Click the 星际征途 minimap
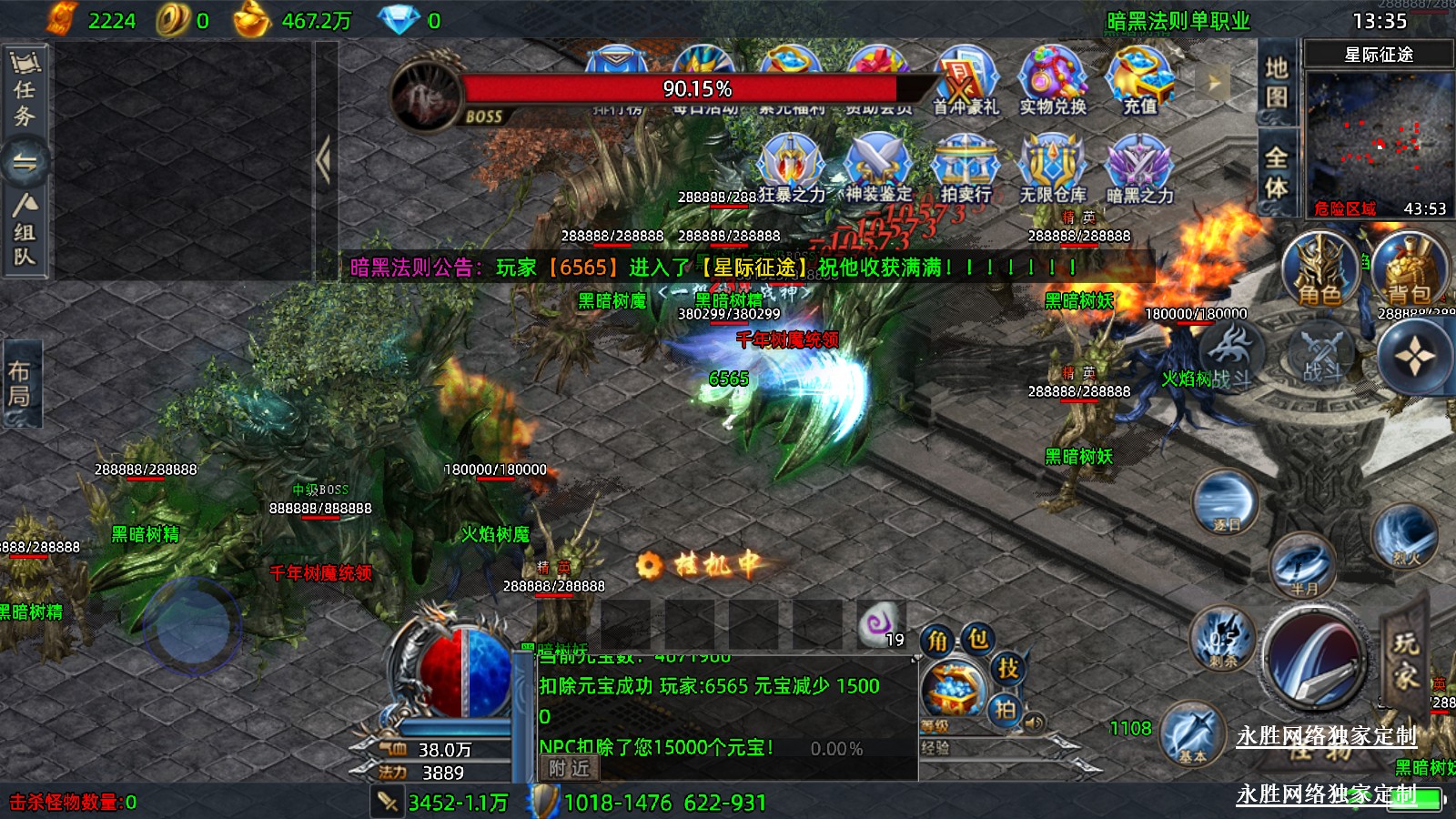Image resolution: width=1456 pixels, height=819 pixels. (1378, 136)
